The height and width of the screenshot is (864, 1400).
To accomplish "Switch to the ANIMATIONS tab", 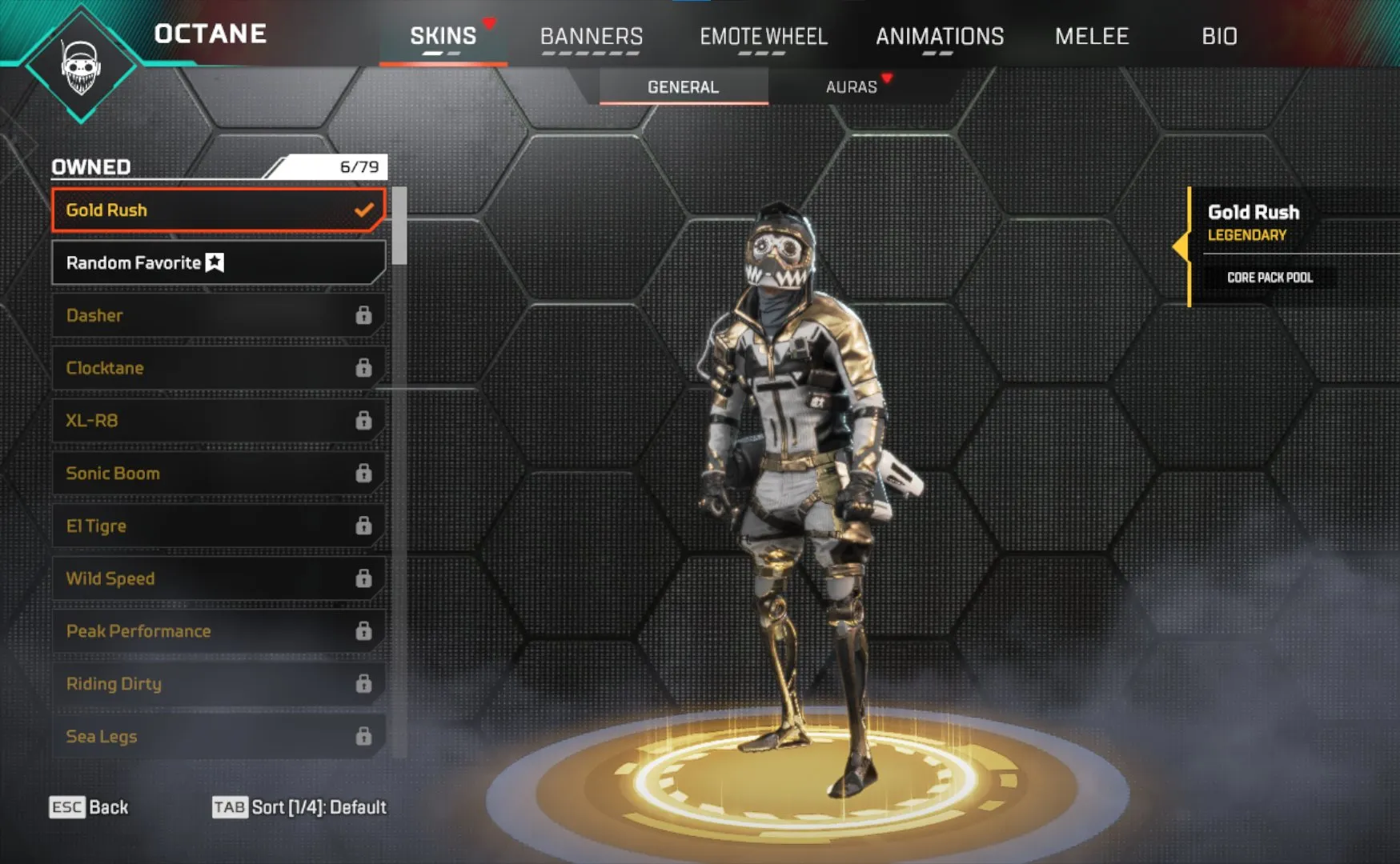I will coord(941,36).
